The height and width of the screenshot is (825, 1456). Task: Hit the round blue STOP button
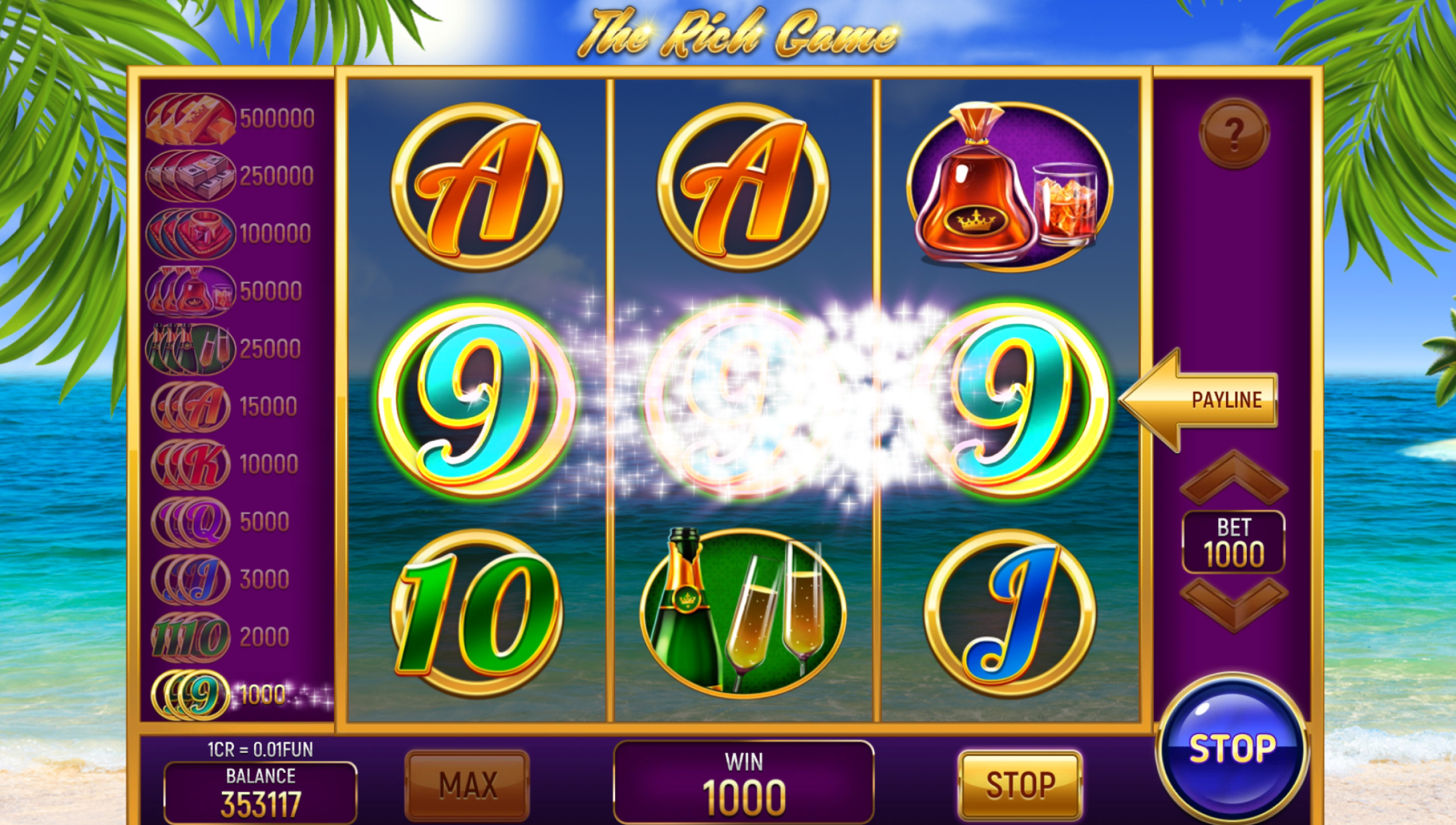[x=1232, y=748]
